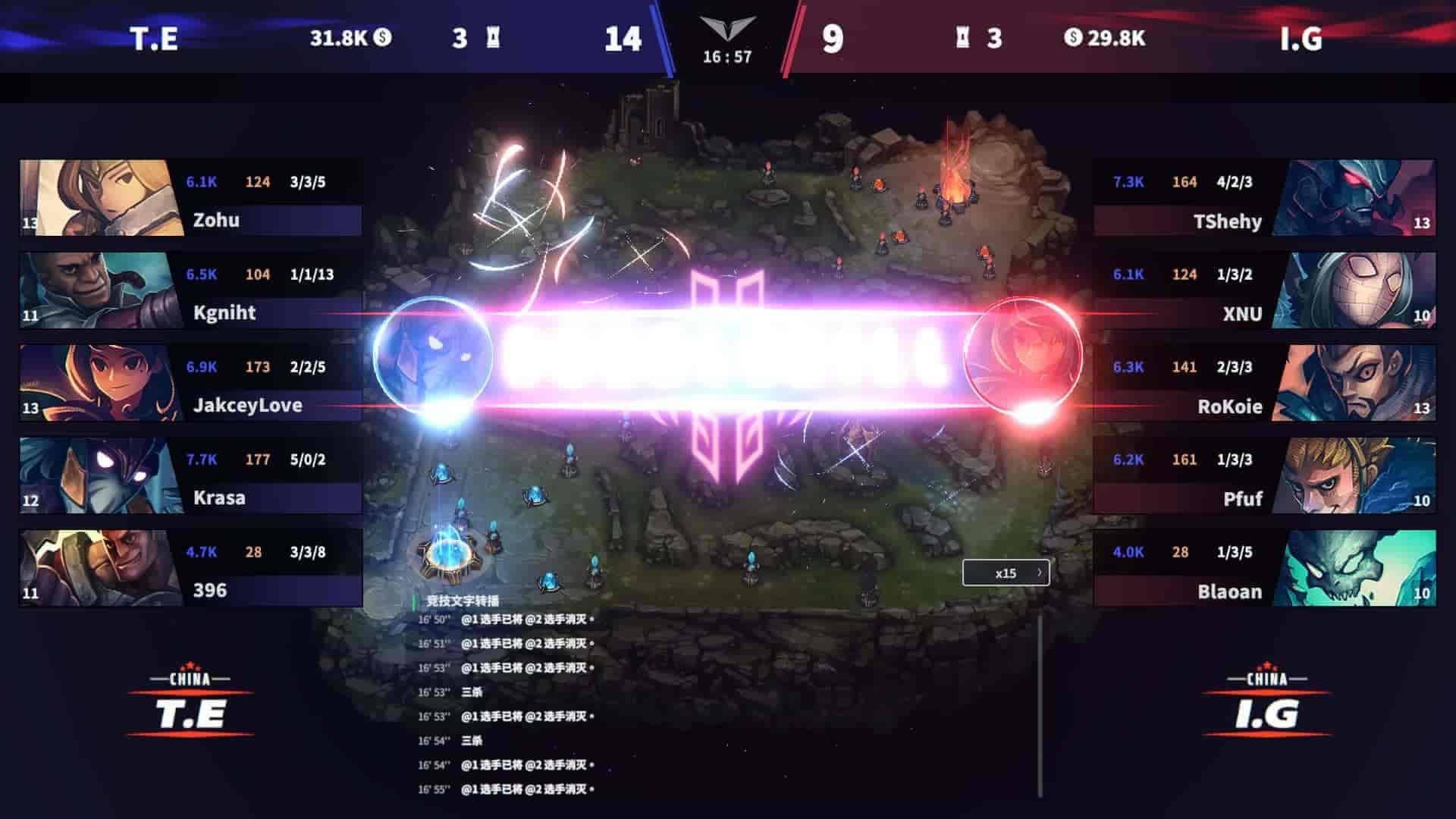Screen dimensions: 1456x819
Task: Select JakceyLove's champion portrait
Action: pos(97,382)
